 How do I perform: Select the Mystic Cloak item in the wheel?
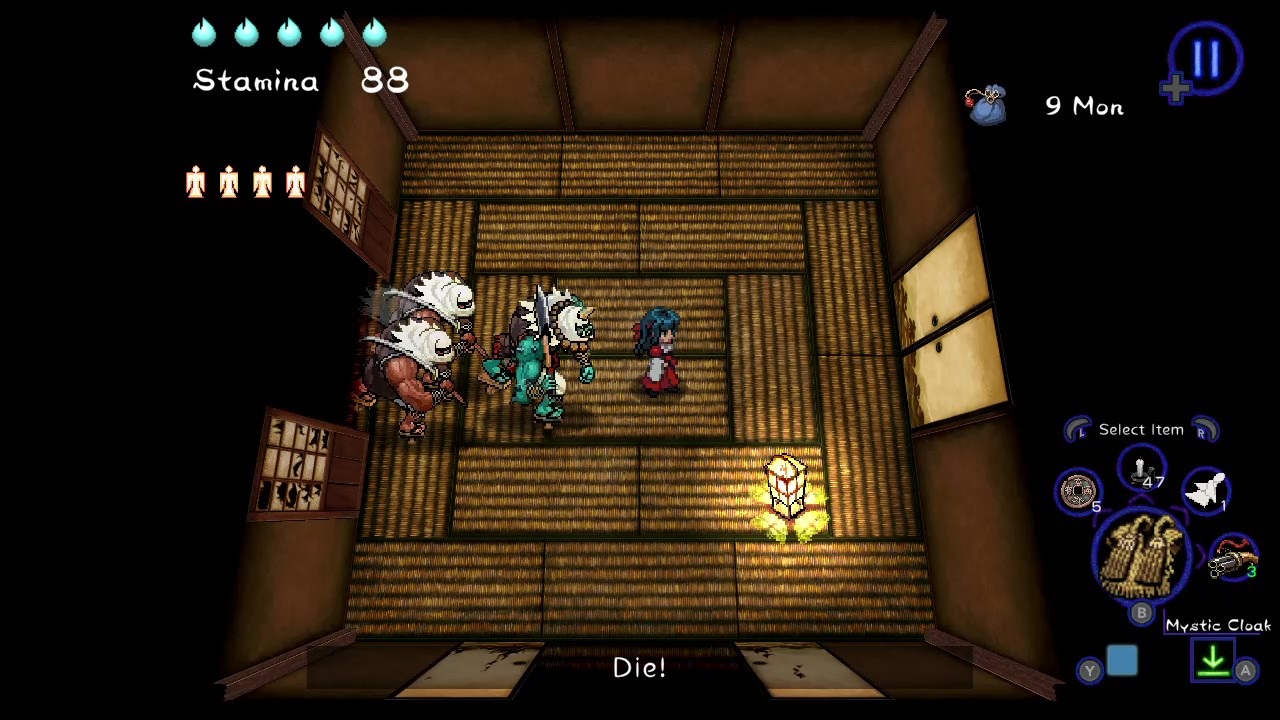click(x=1141, y=555)
